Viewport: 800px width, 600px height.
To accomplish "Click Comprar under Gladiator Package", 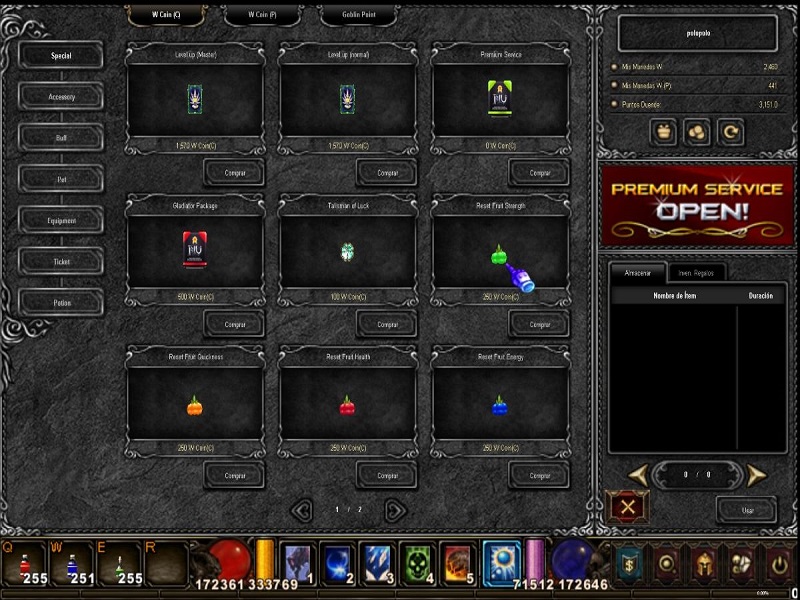I will [x=234, y=324].
